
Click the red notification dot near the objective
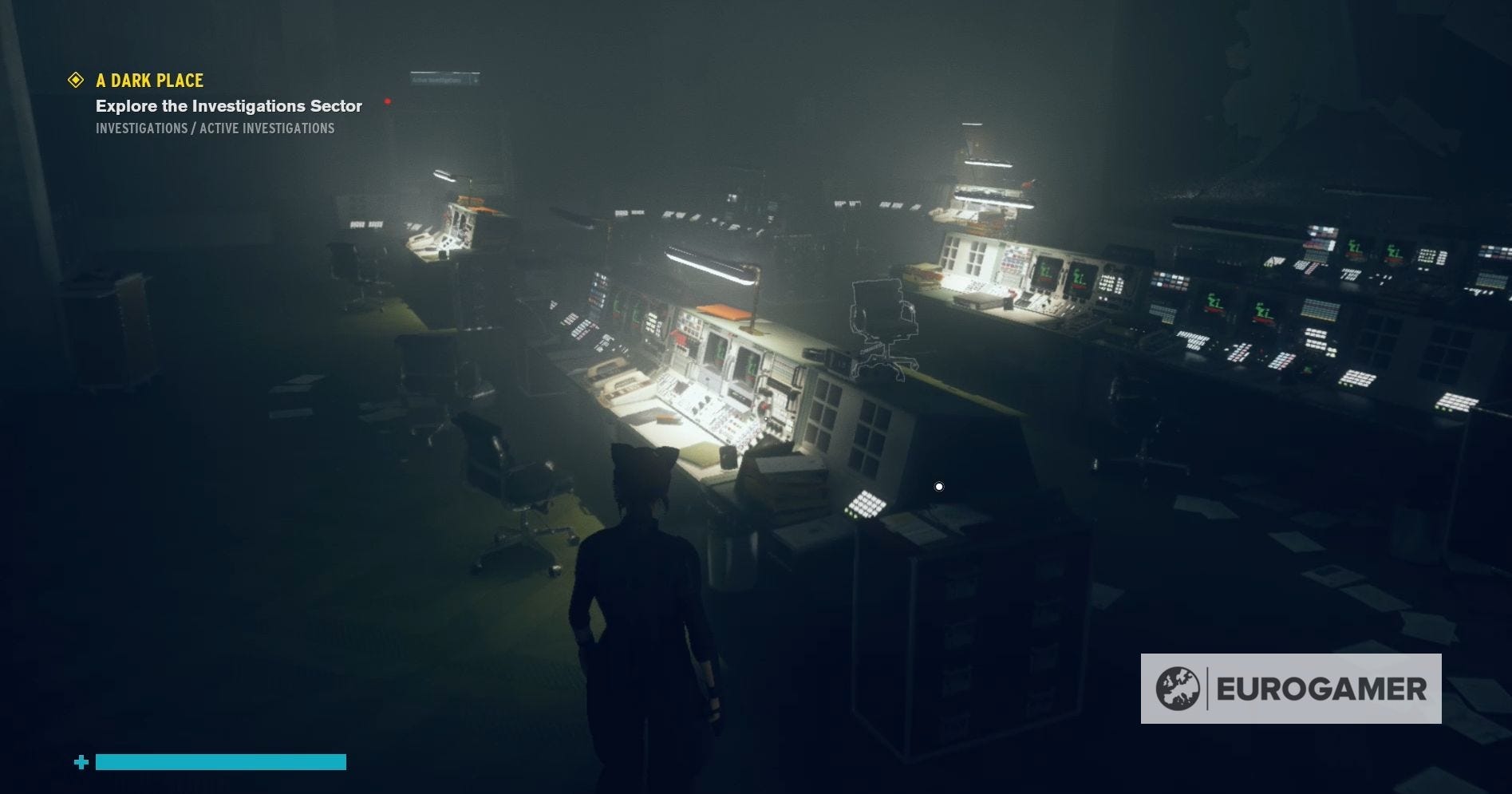[x=388, y=101]
